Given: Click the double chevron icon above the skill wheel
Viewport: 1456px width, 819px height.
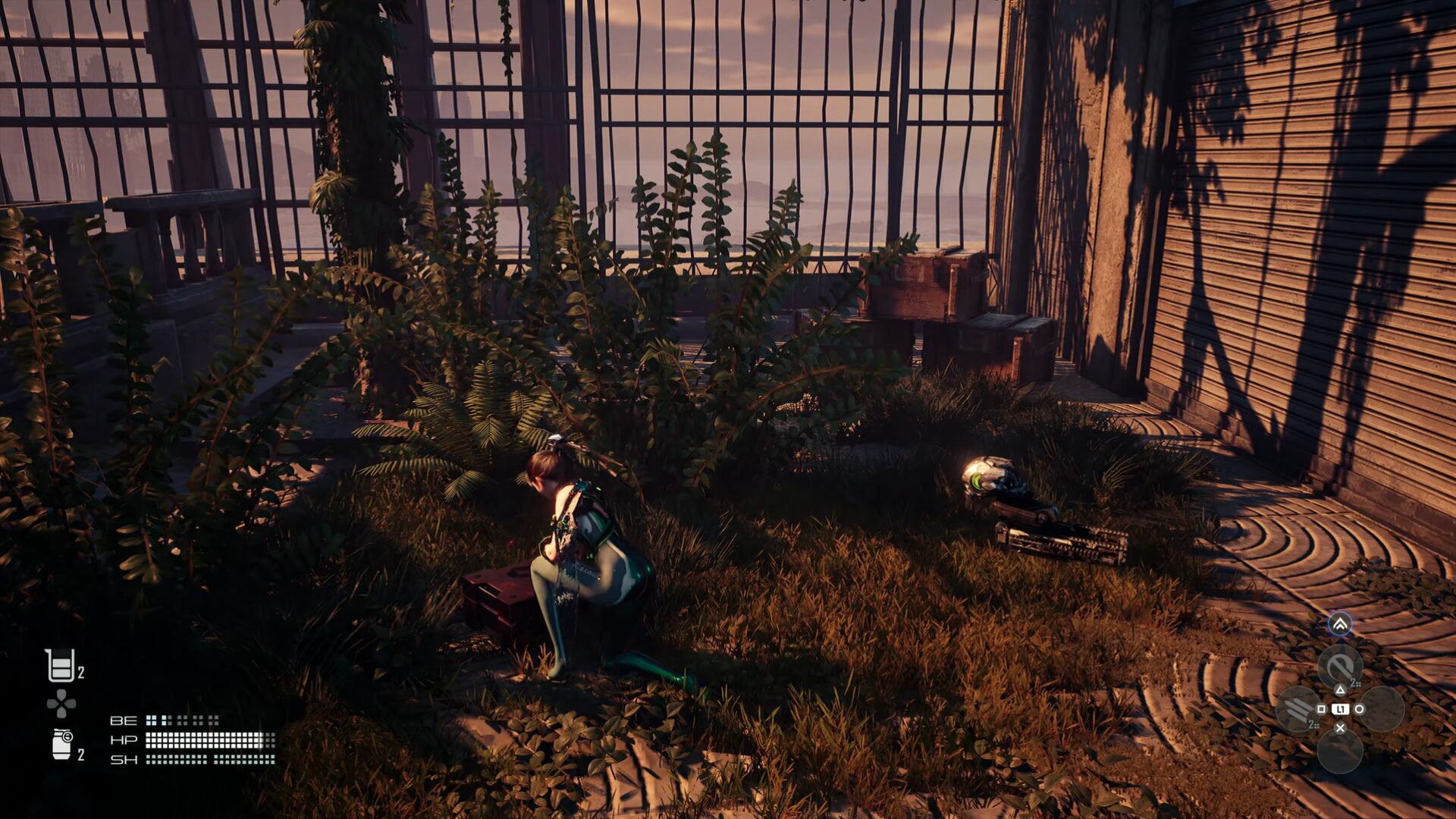Looking at the screenshot, I should pyautogui.click(x=1340, y=624).
